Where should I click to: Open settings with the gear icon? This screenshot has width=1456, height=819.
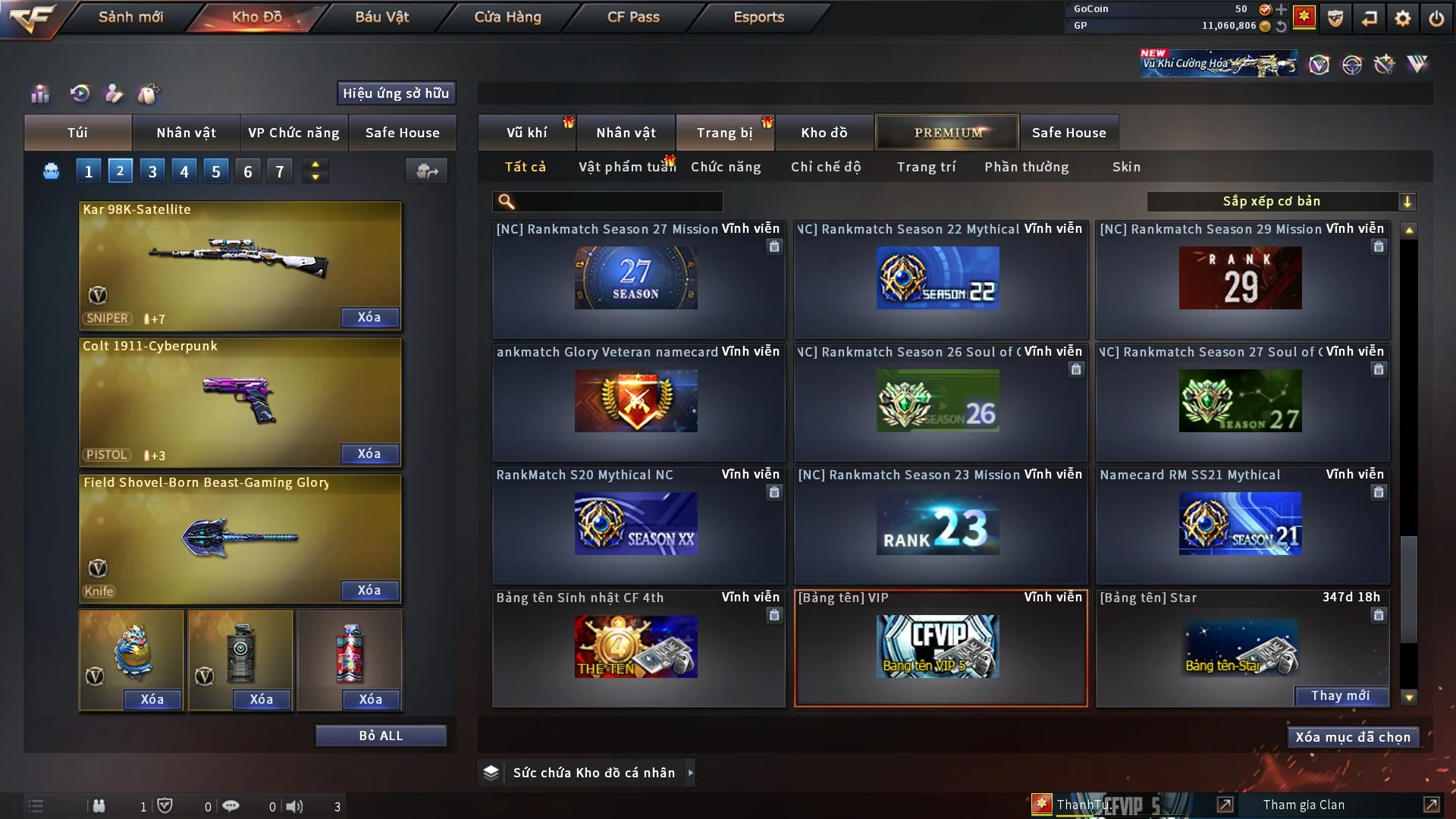click(1402, 18)
